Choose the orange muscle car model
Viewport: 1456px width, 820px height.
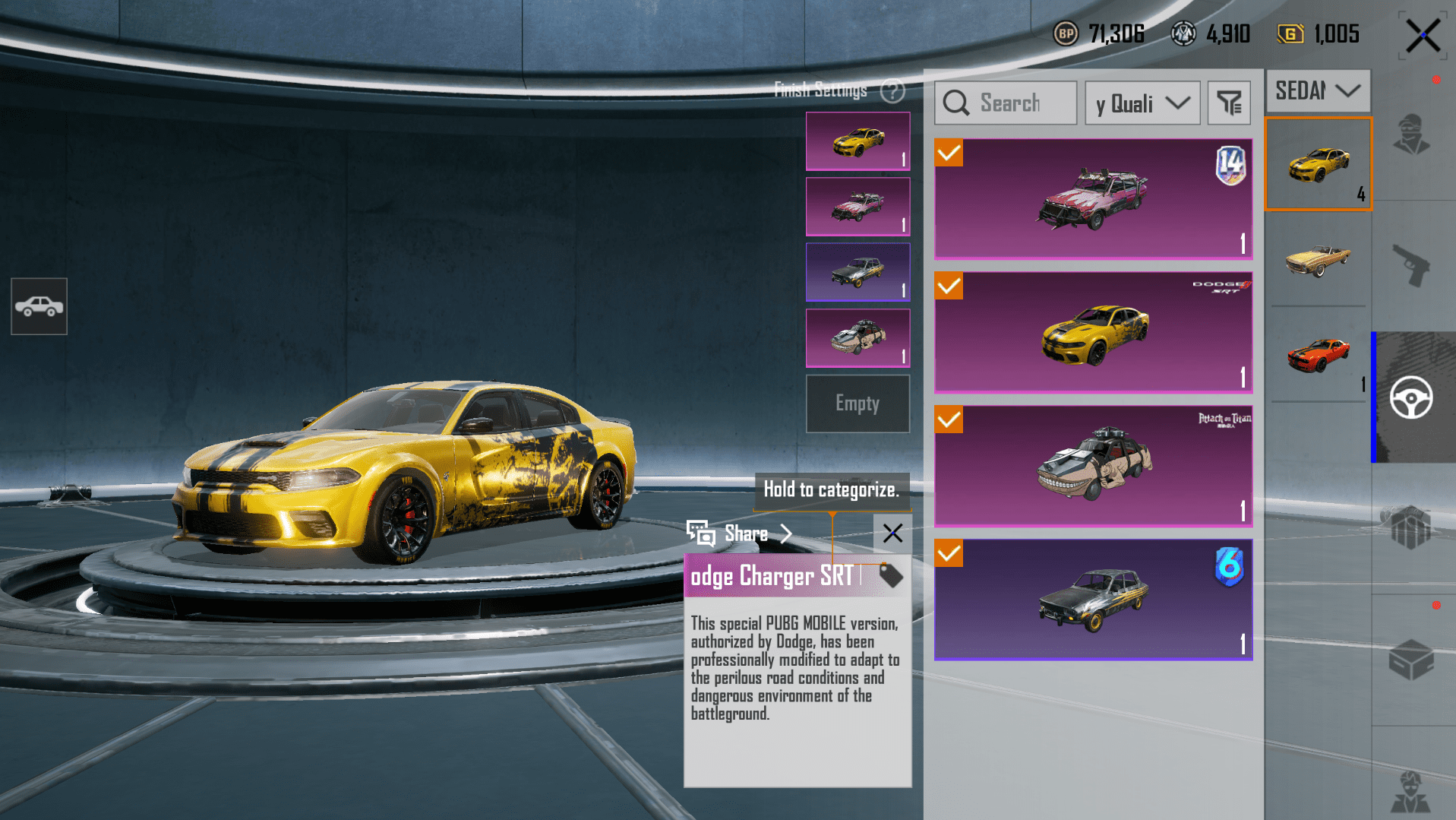[x=1319, y=356]
